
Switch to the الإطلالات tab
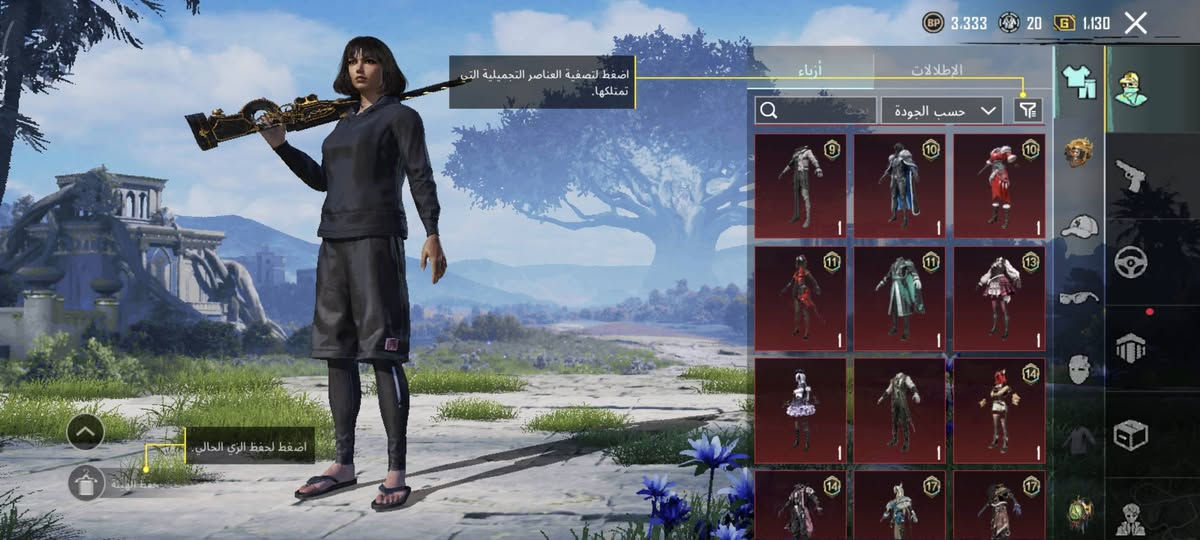pyautogui.click(x=936, y=70)
